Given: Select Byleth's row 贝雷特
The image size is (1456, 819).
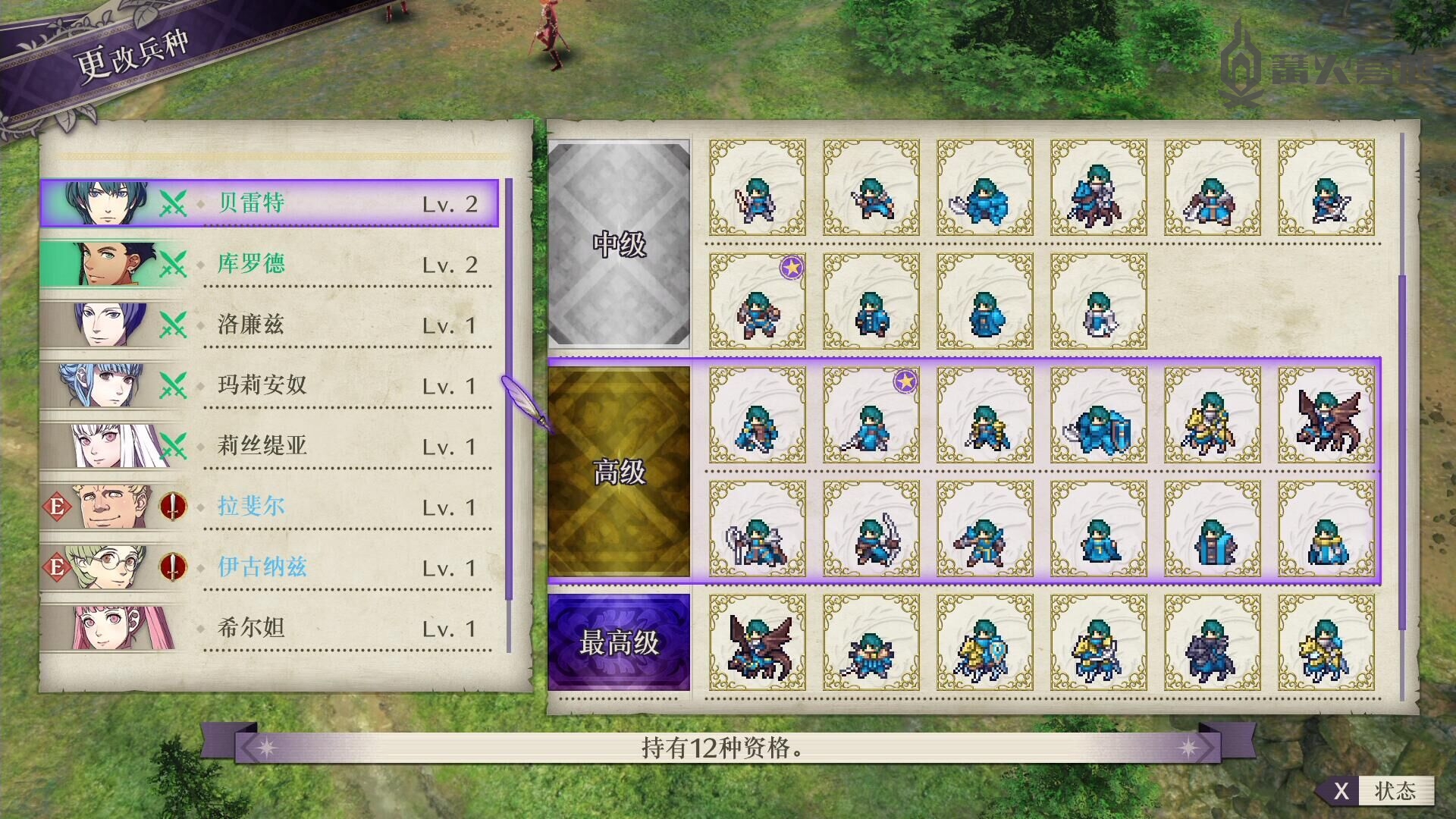Looking at the screenshot, I should click(269, 203).
